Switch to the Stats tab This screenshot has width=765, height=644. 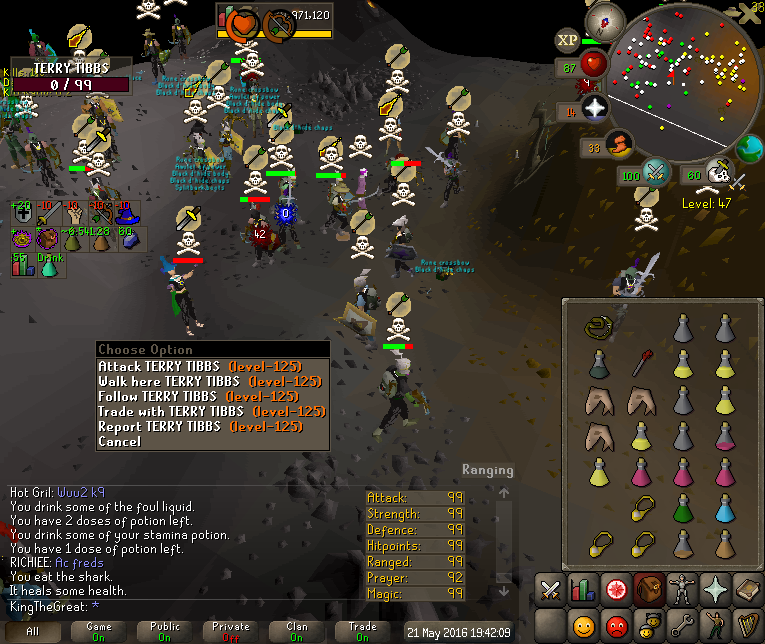[x=584, y=589]
